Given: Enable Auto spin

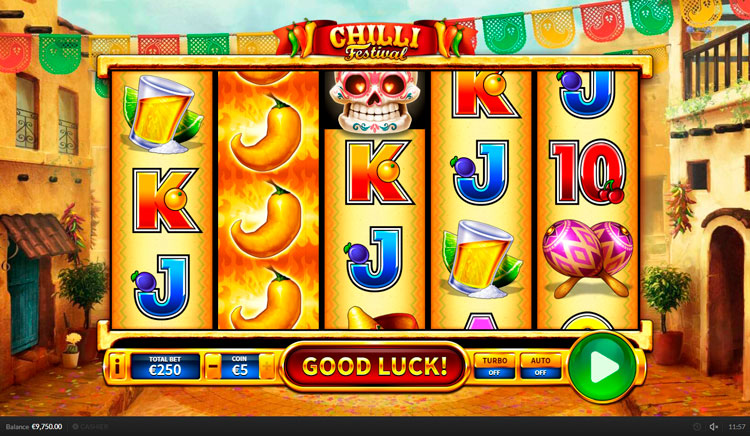Looking at the screenshot, I should [540, 366].
